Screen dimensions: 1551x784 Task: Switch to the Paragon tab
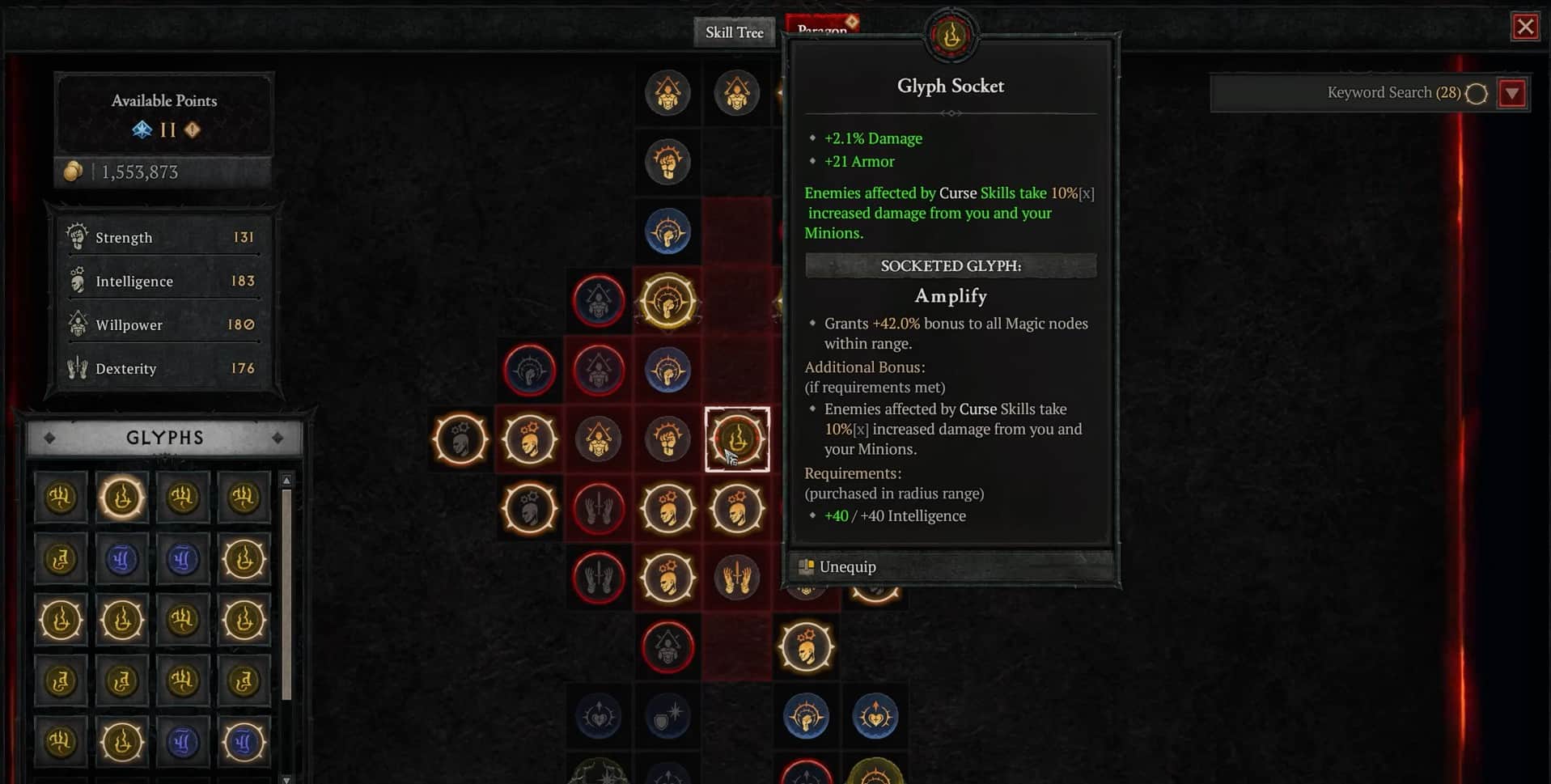[822, 25]
